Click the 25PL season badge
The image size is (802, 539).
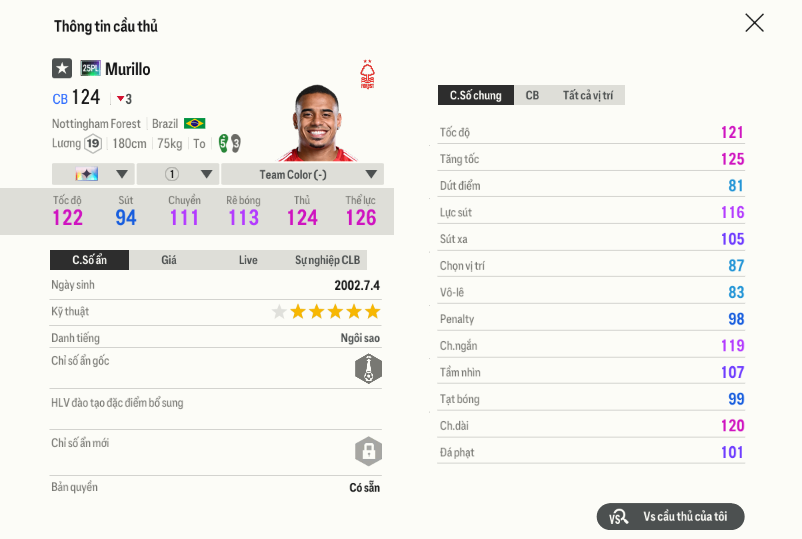(x=90, y=68)
